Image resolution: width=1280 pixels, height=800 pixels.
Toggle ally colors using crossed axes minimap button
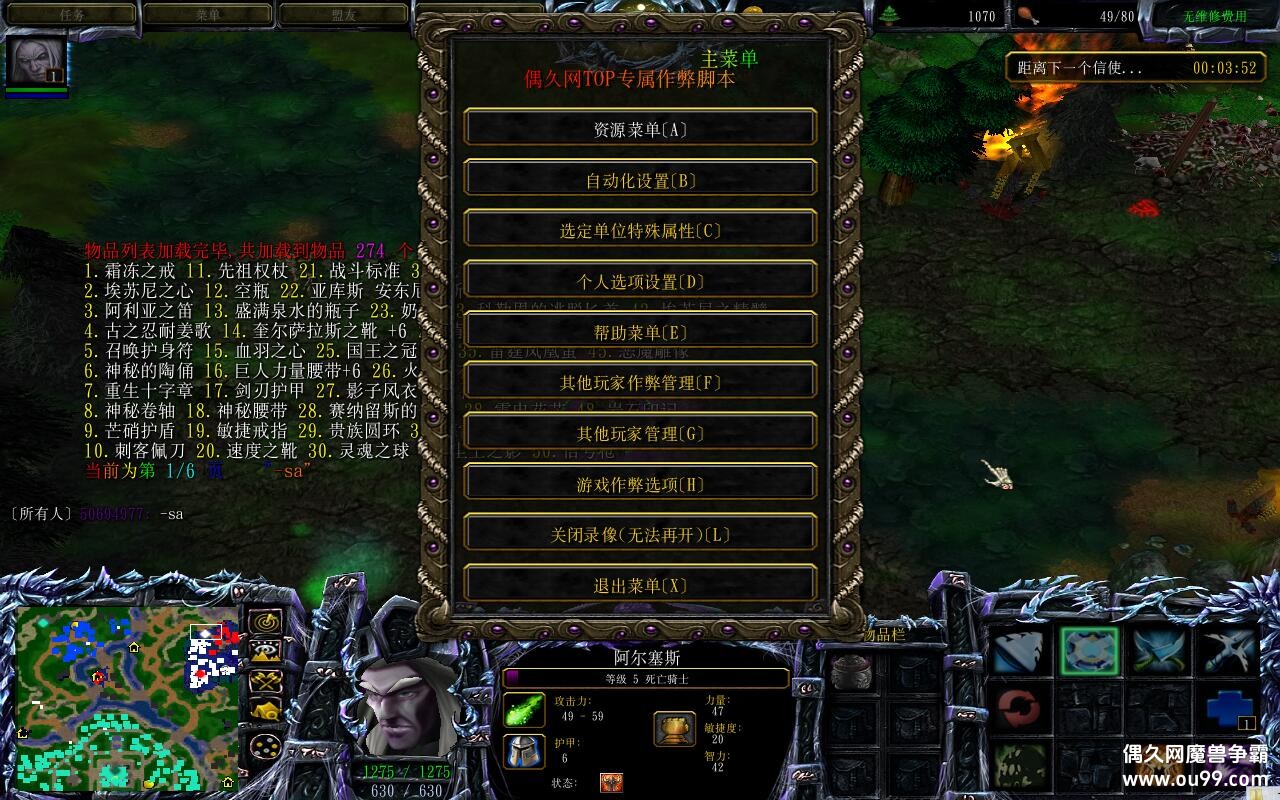click(x=265, y=683)
